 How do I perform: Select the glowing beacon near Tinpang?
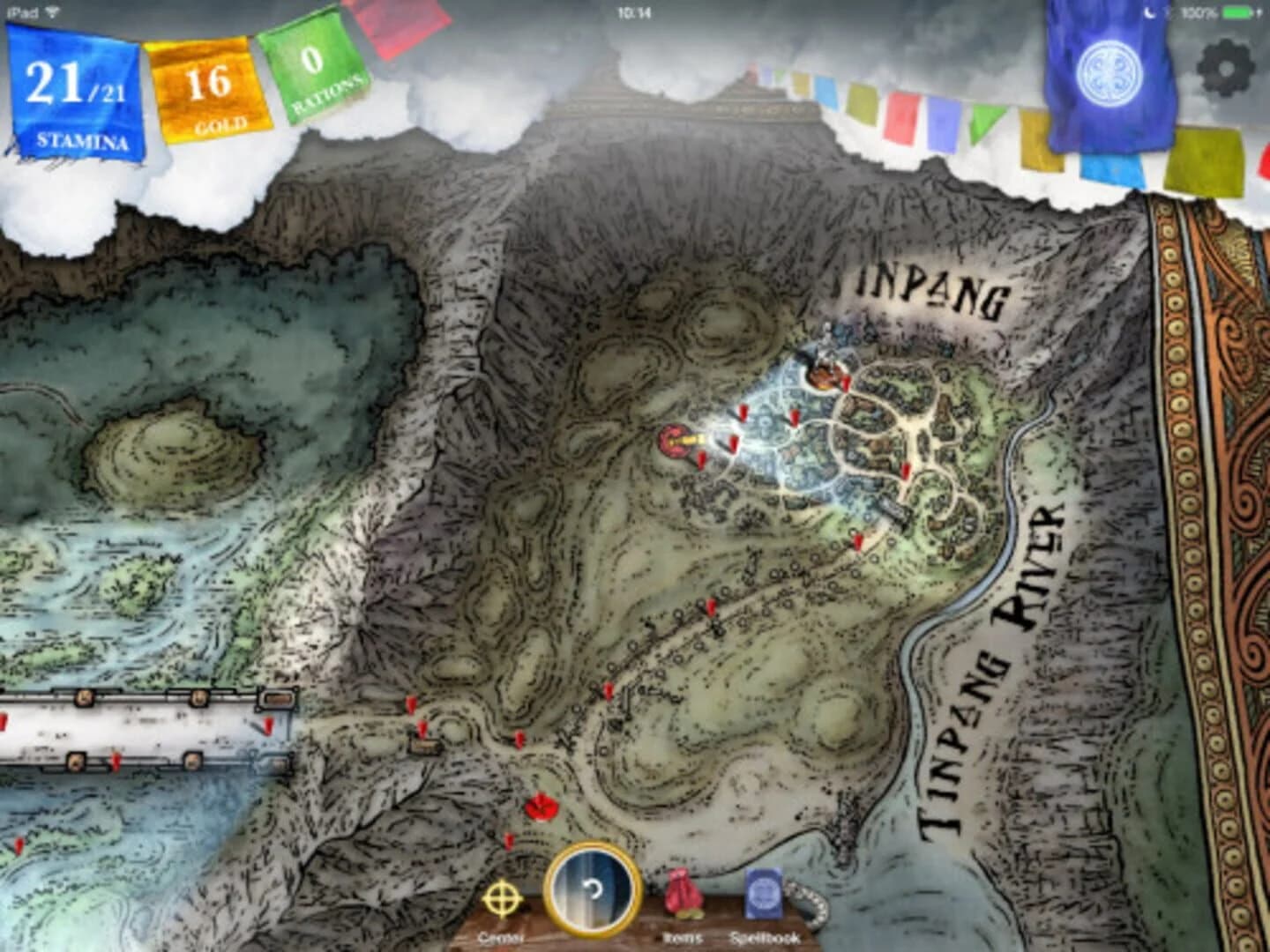pyautogui.click(x=679, y=439)
